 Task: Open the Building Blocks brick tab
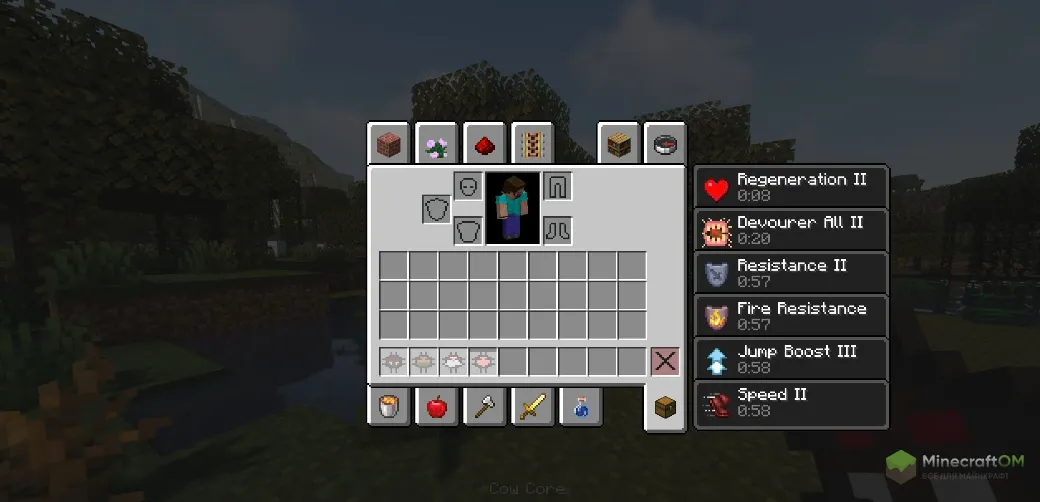[x=388, y=145]
